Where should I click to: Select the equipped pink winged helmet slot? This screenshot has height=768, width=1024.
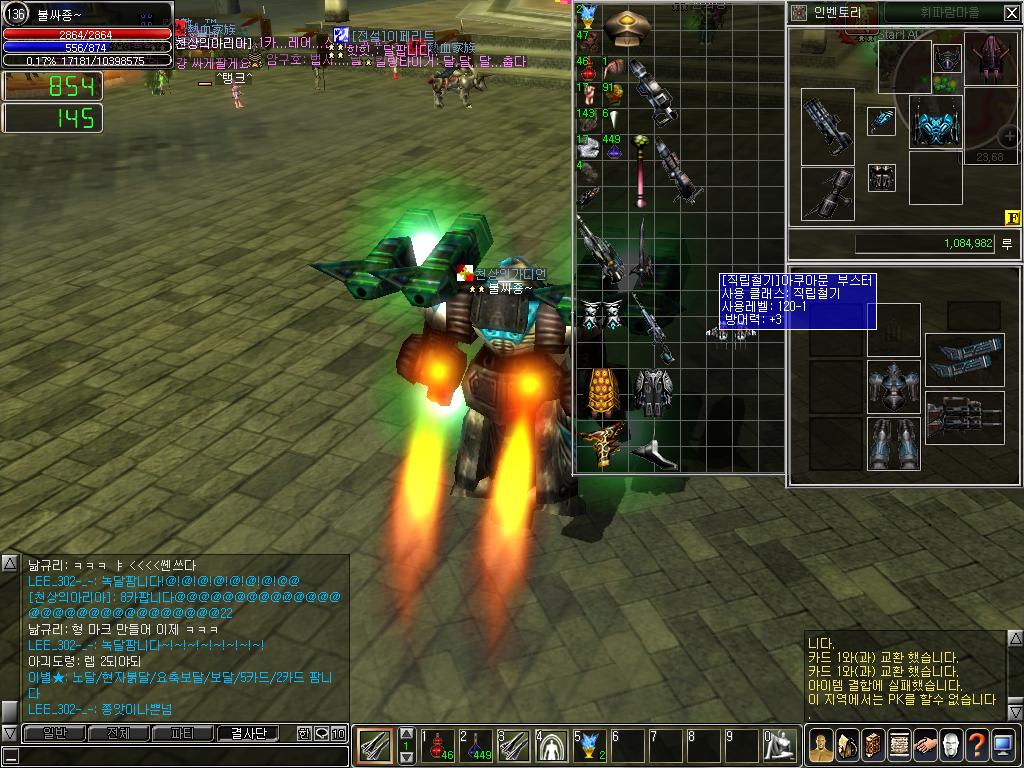990,58
